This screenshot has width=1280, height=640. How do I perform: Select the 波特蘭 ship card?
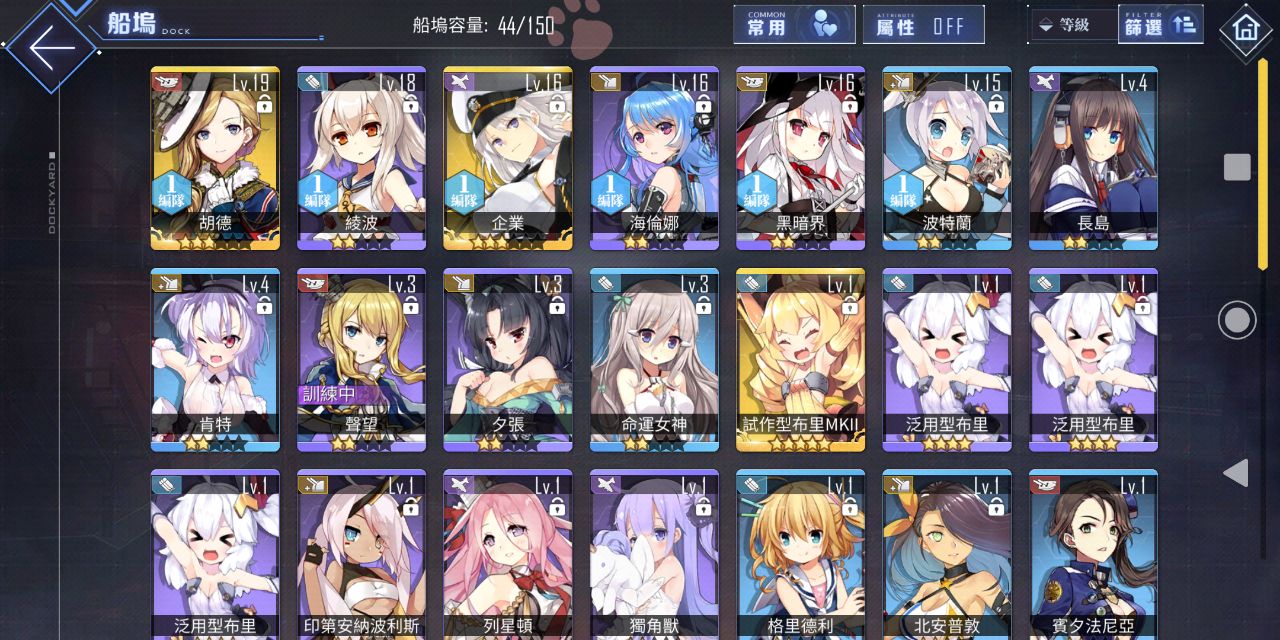coord(947,158)
